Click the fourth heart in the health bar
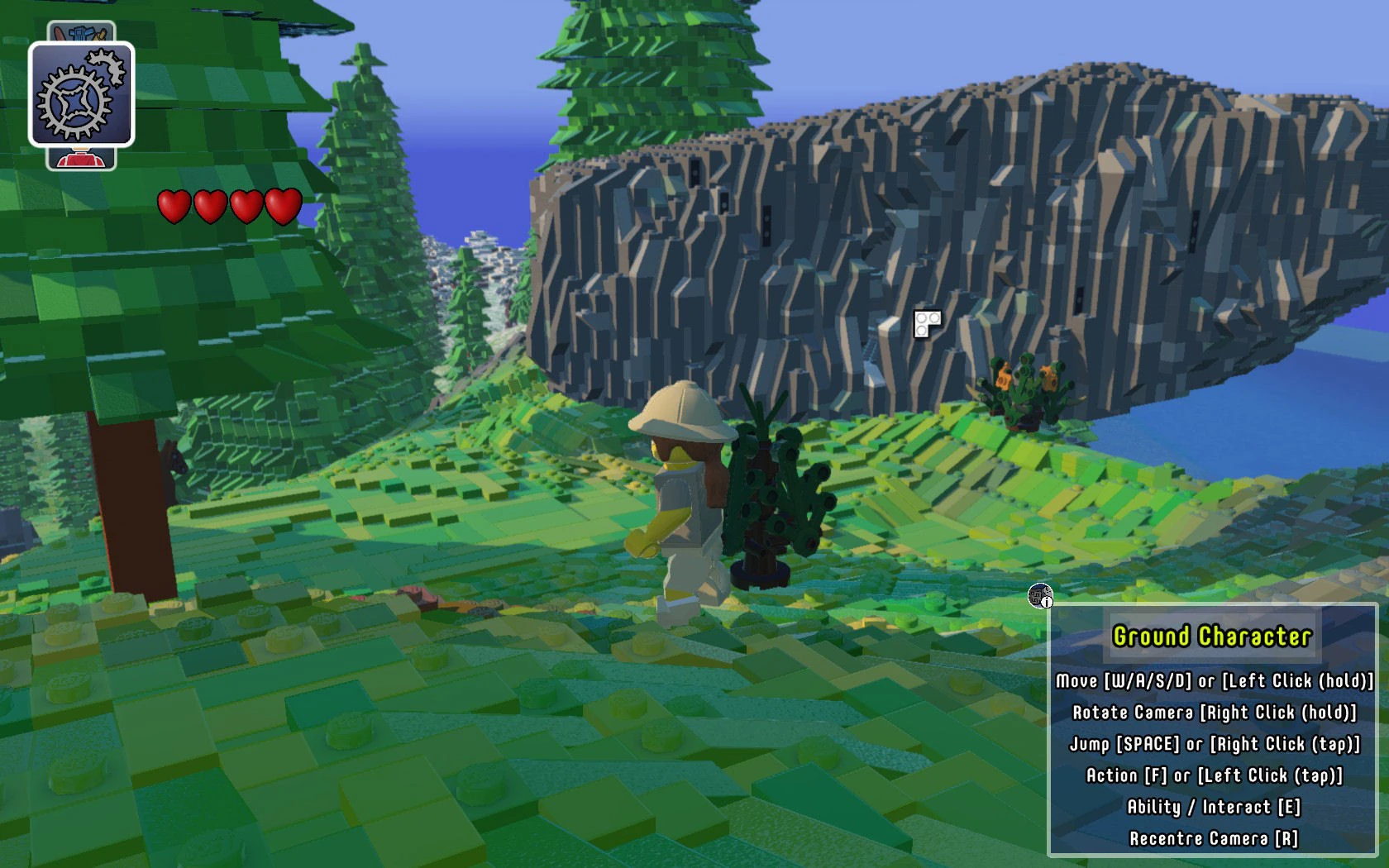Viewport: 1389px width, 868px height. pos(281,207)
